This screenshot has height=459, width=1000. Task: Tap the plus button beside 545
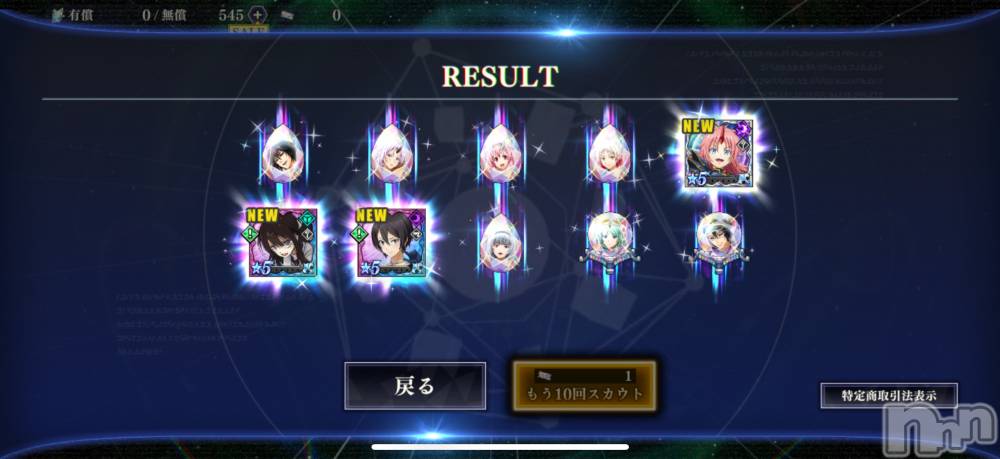257,15
